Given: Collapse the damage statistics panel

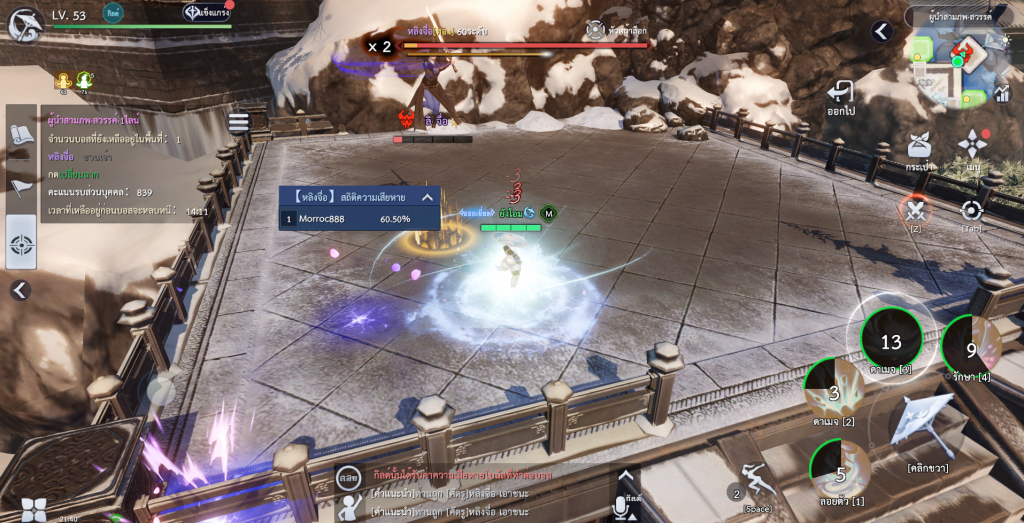Looking at the screenshot, I should click(427, 197).
